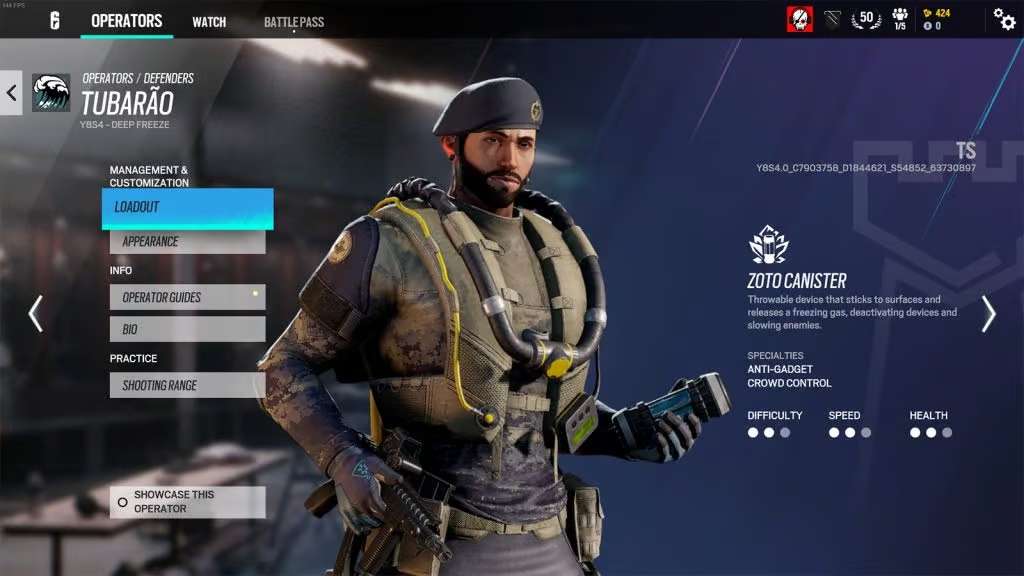
Task: Enter the Shooting Range
Action: 187,385
